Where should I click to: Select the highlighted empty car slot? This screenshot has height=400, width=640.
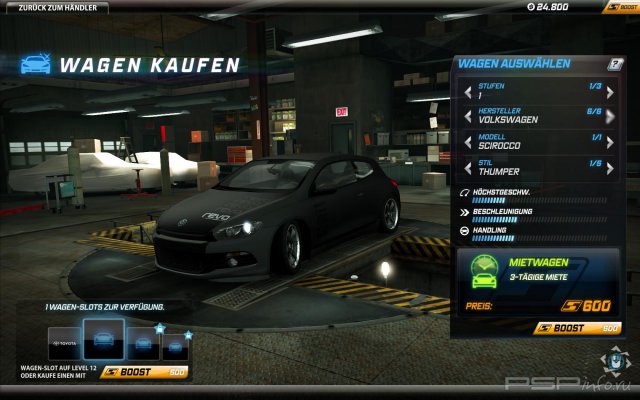103,340
